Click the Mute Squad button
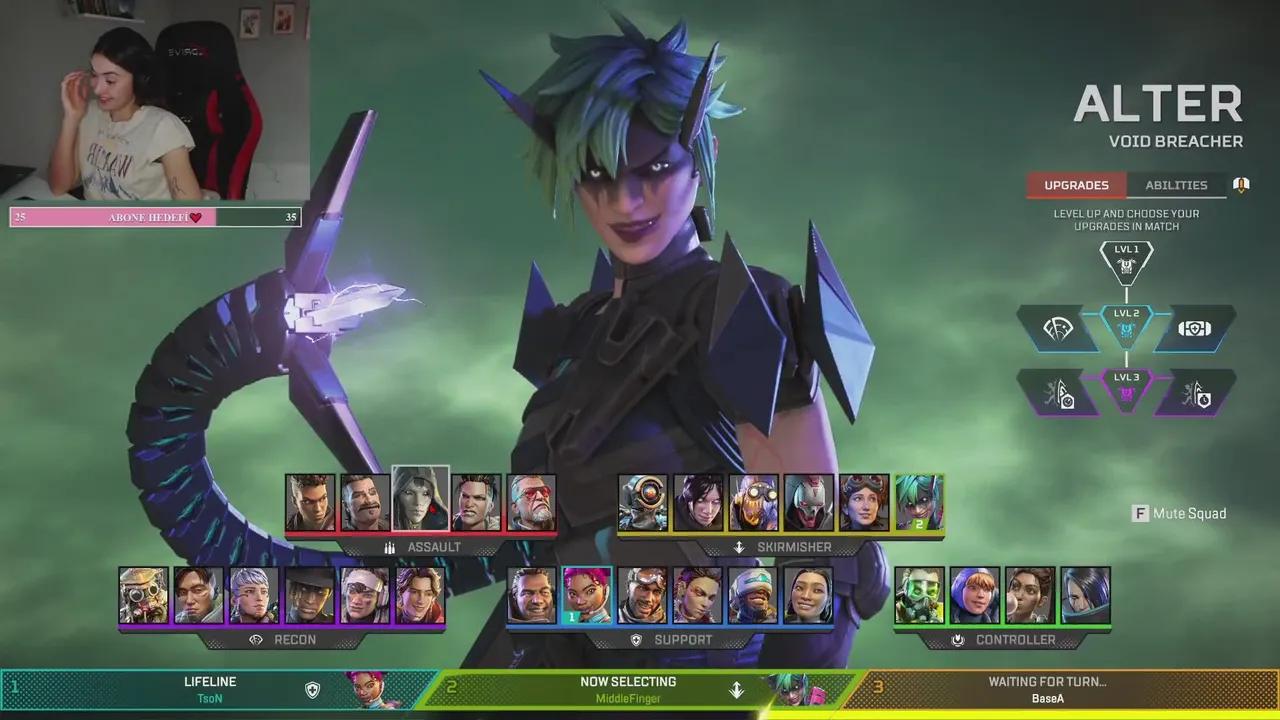Viewport: 1280px width, 720px height. pos(1179,513)
